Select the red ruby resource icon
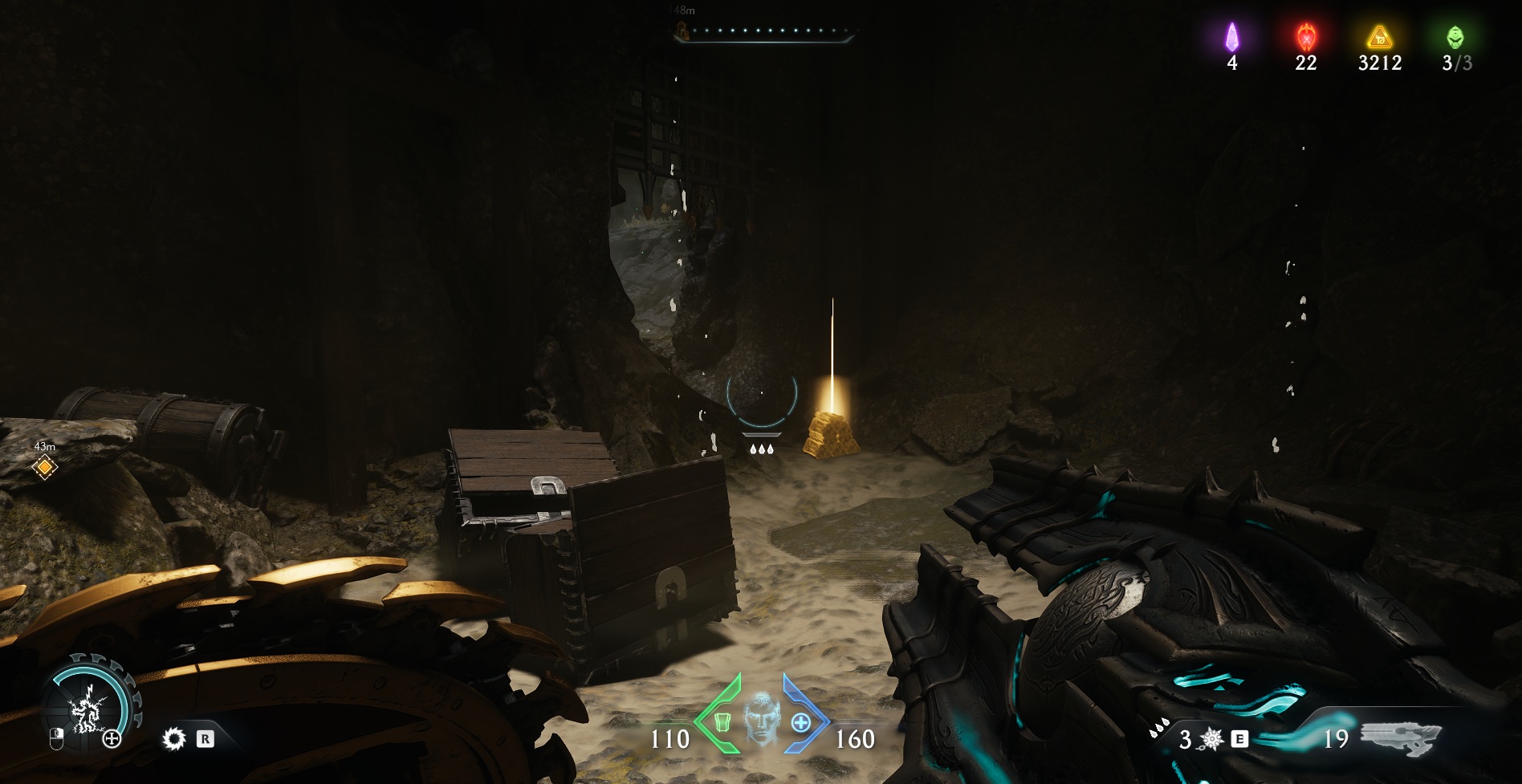Screen dimensions: 1522x784 pyautogui.click(x=1305, y=37)
